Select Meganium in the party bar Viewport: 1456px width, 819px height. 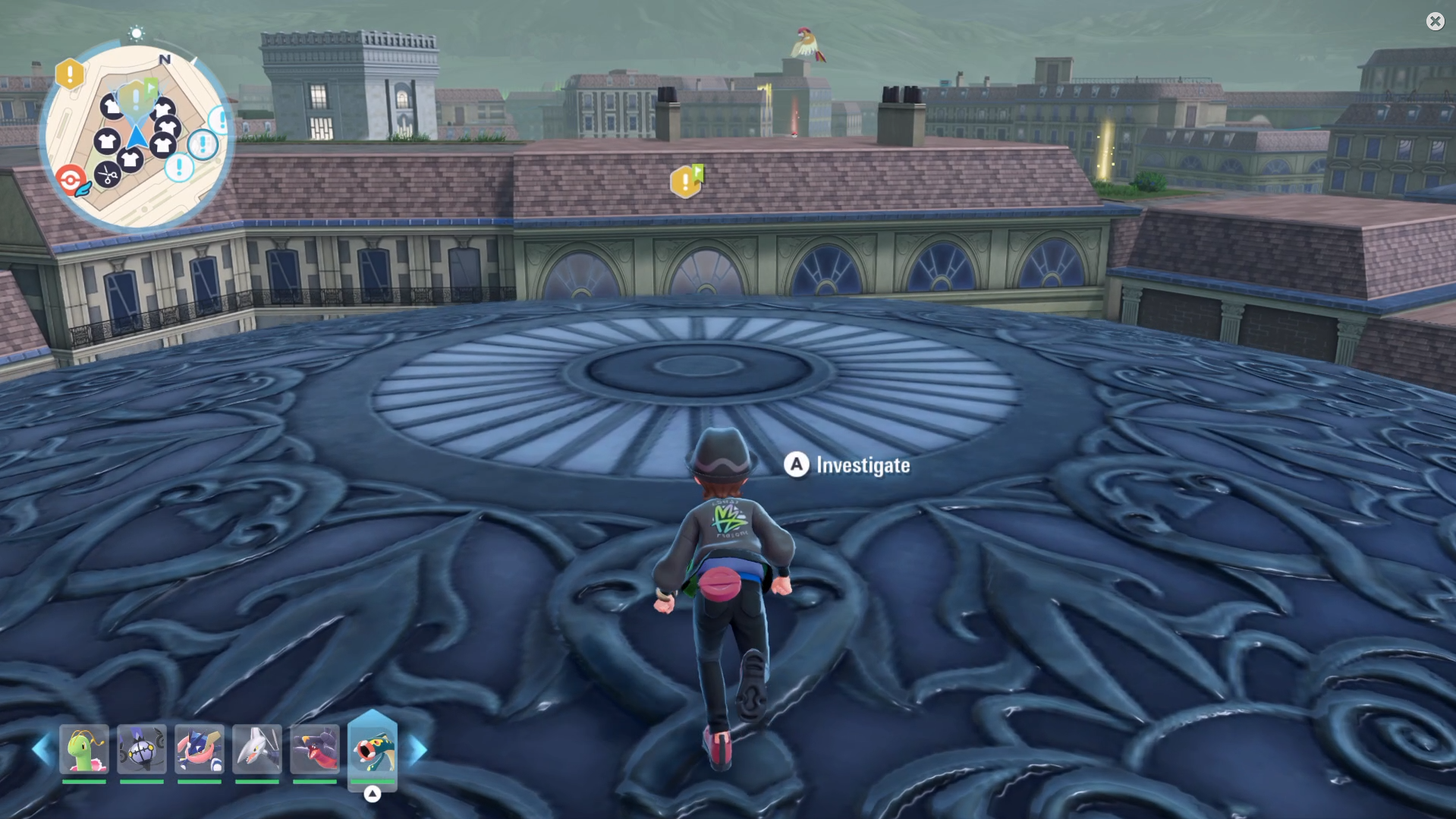pyautogui.click(x=84, y=749)
